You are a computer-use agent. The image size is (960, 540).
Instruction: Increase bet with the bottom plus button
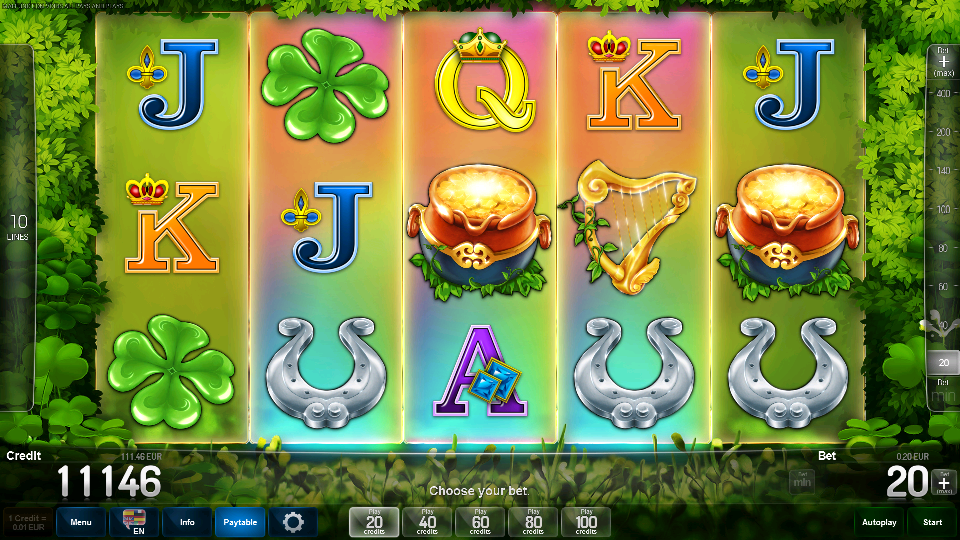pos(942,482)
